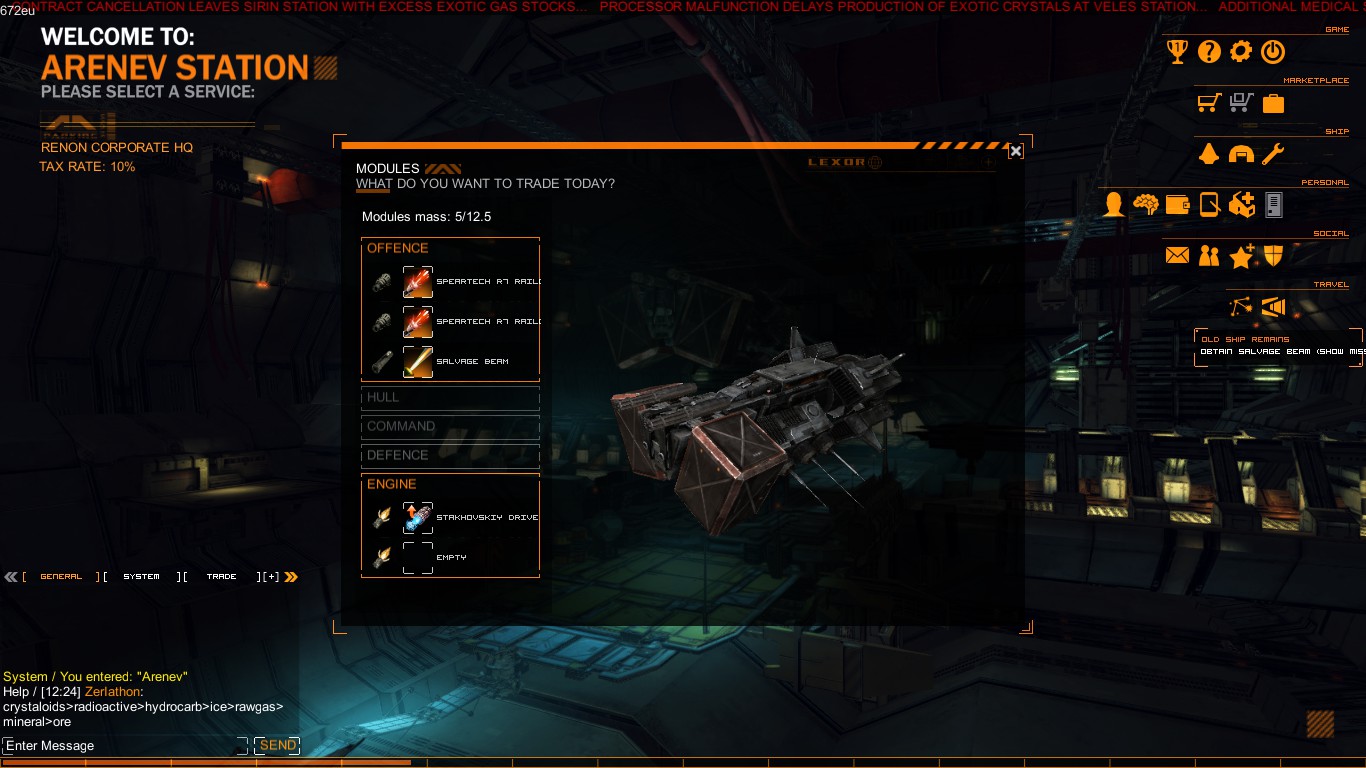Open the orange shopping cart marketplace

click(x=1209, y=103)
